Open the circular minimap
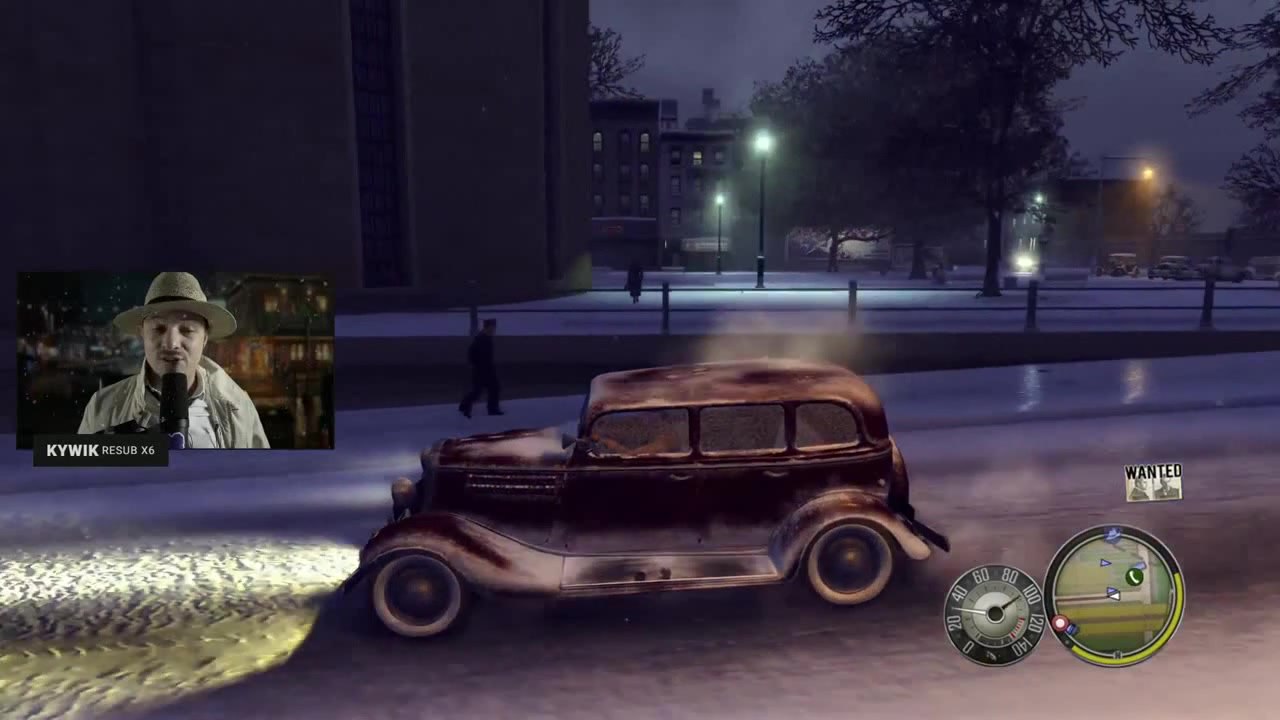 click(1113, 596)
